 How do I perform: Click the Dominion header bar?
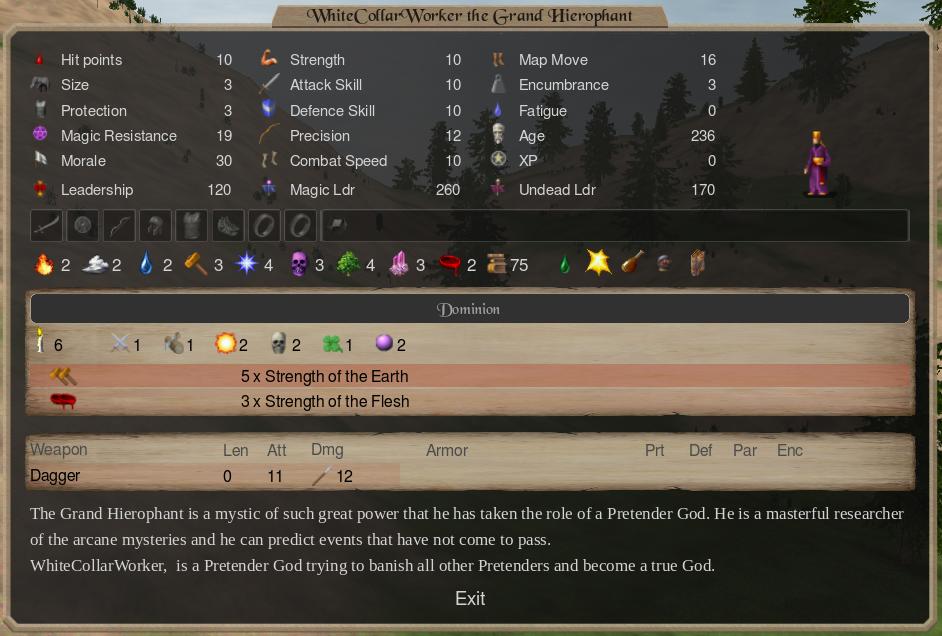point(470,309)
